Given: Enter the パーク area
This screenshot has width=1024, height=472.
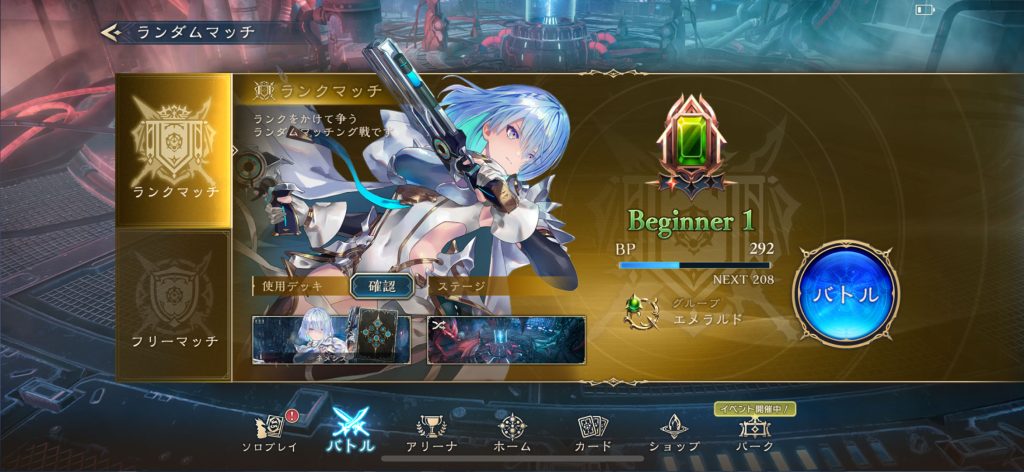Looking at the screenshot, I should [754, 433].
